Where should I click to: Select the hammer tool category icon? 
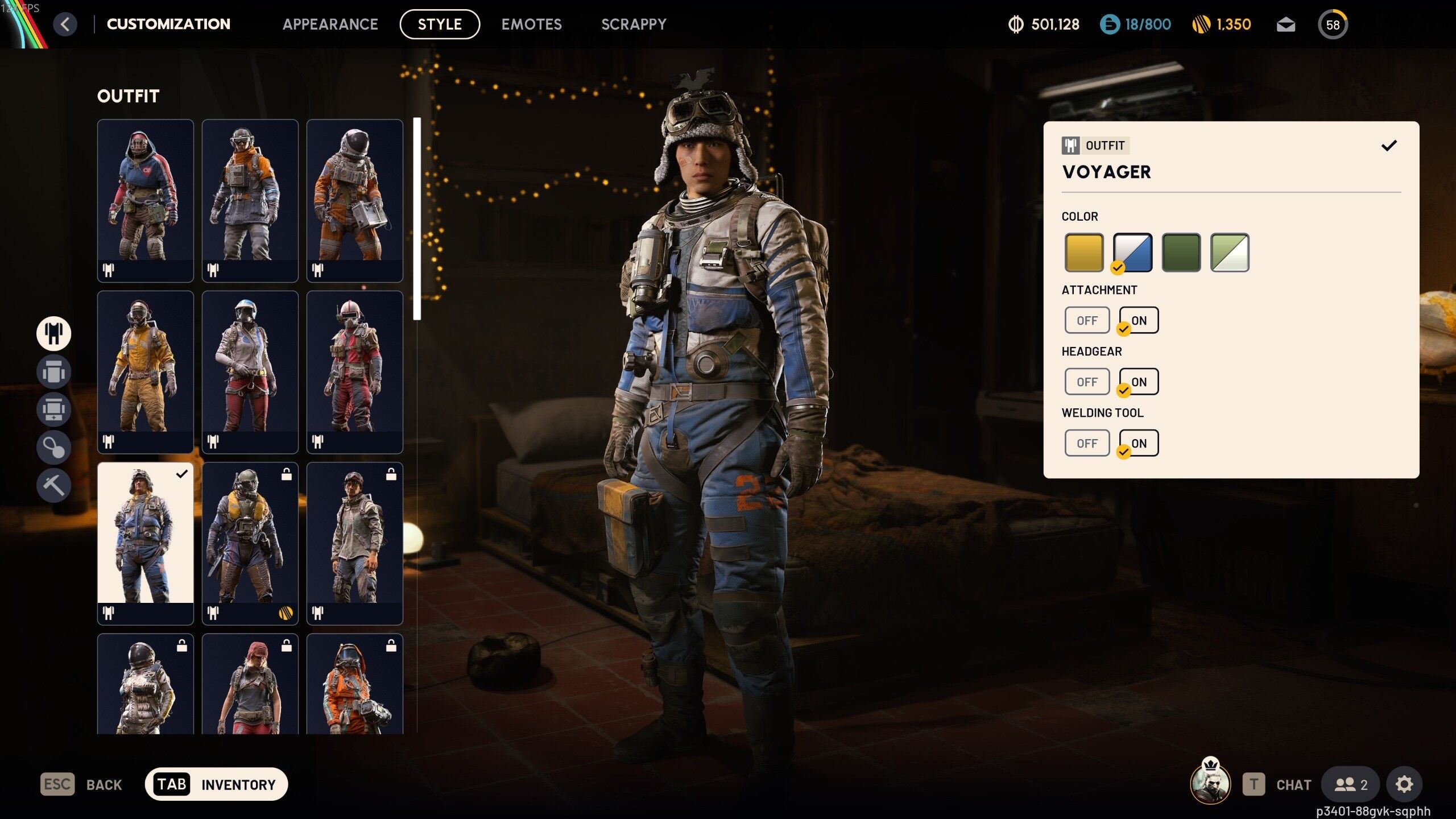click(53, 485)
